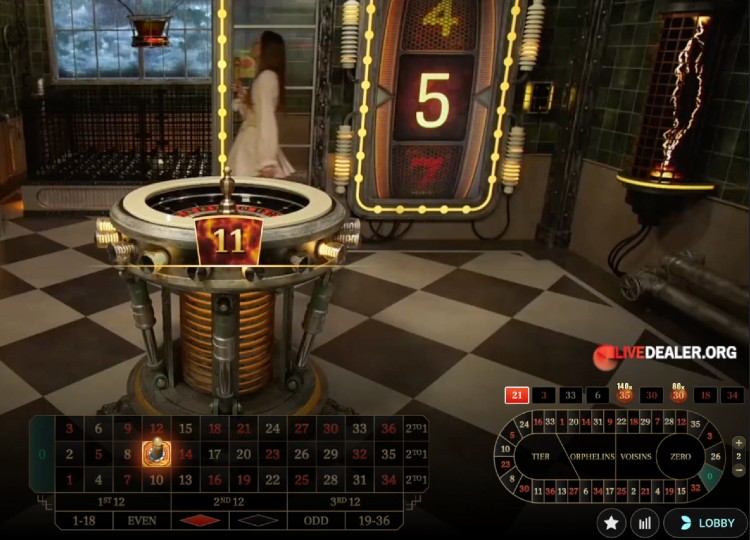Place a chip on number 36
The width and height of the screenshot is (750, 540).
[388, 429]
